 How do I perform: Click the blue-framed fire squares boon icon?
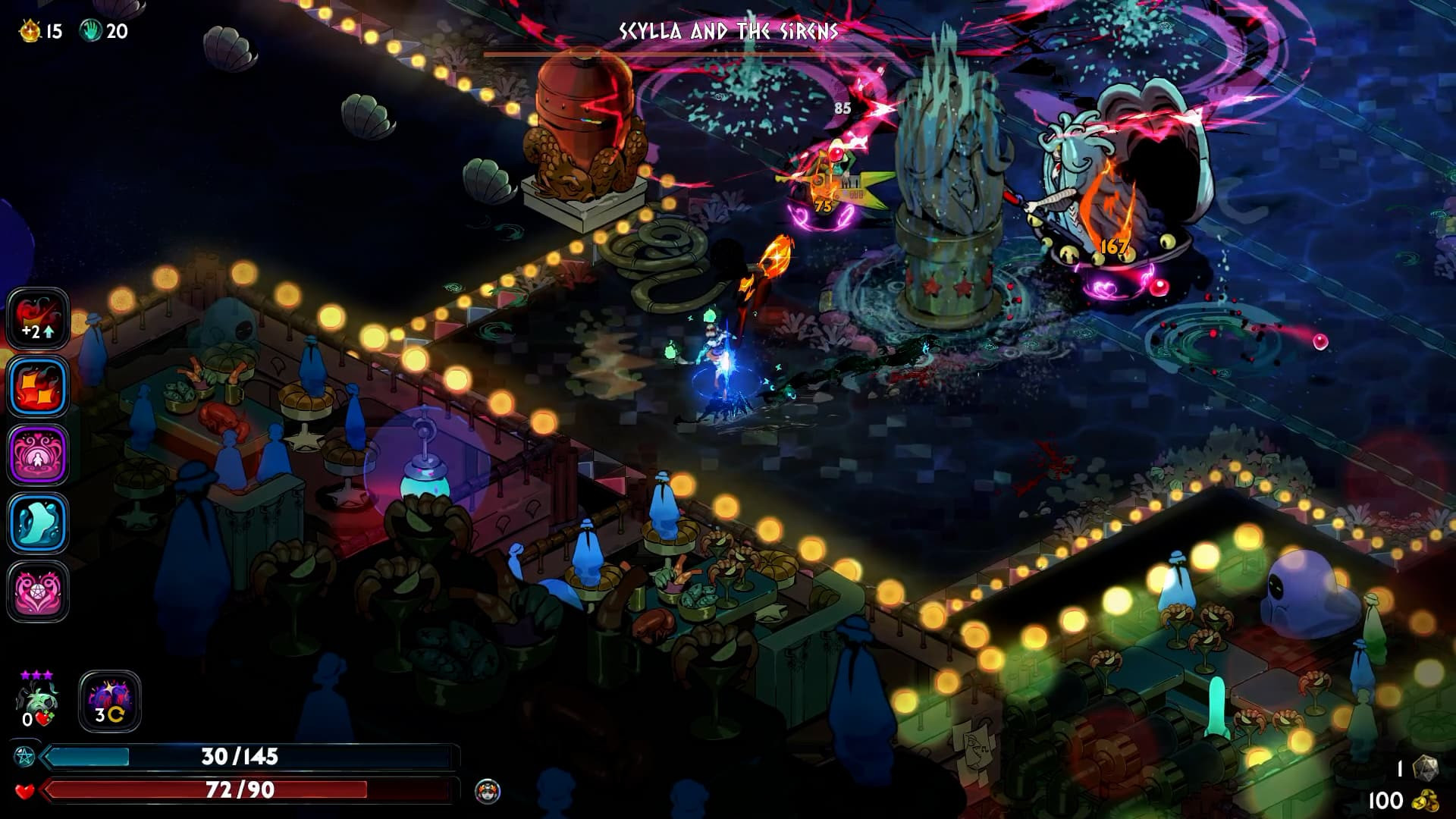[38, 387]
